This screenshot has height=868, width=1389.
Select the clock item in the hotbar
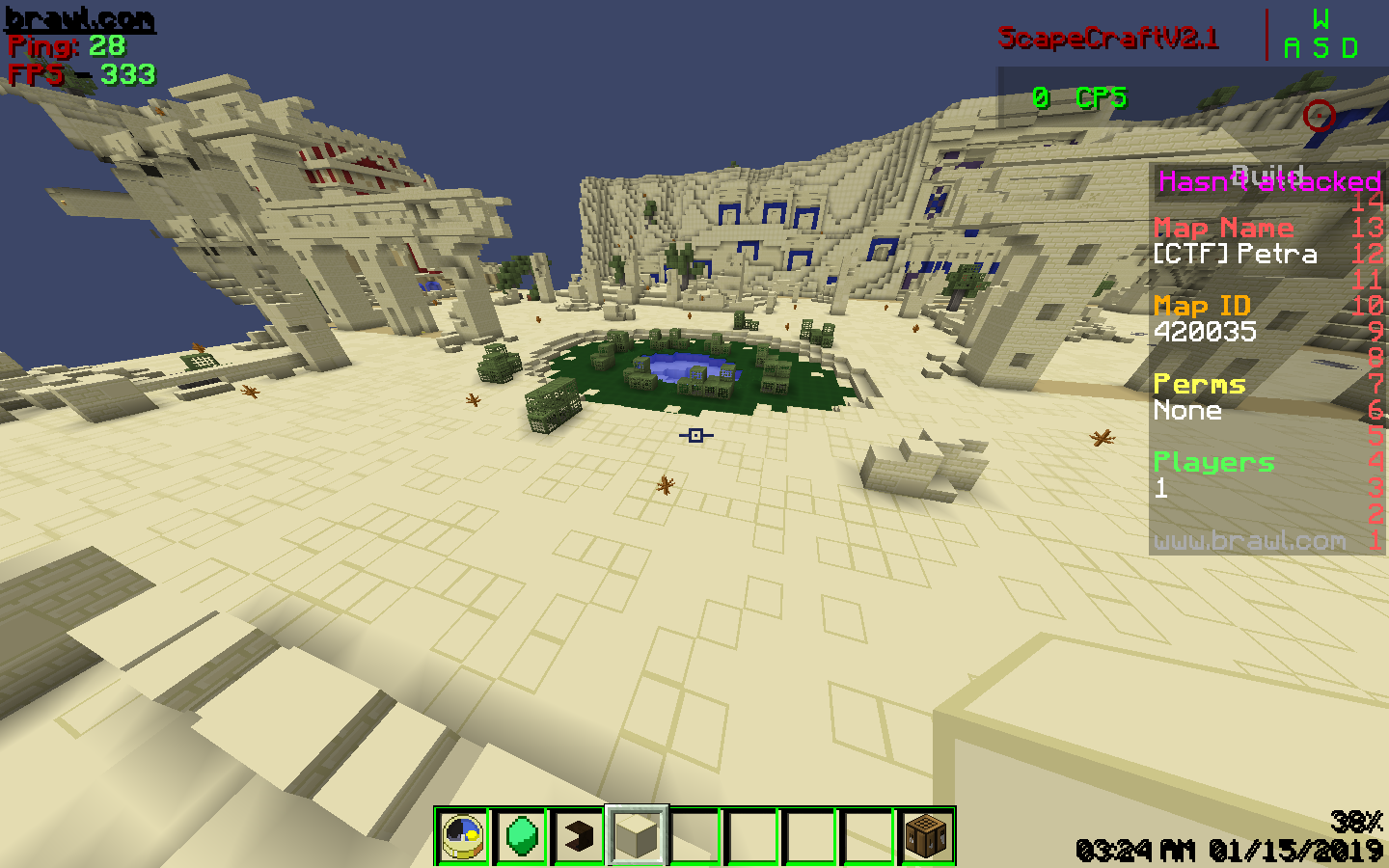(x=463, y=835)
